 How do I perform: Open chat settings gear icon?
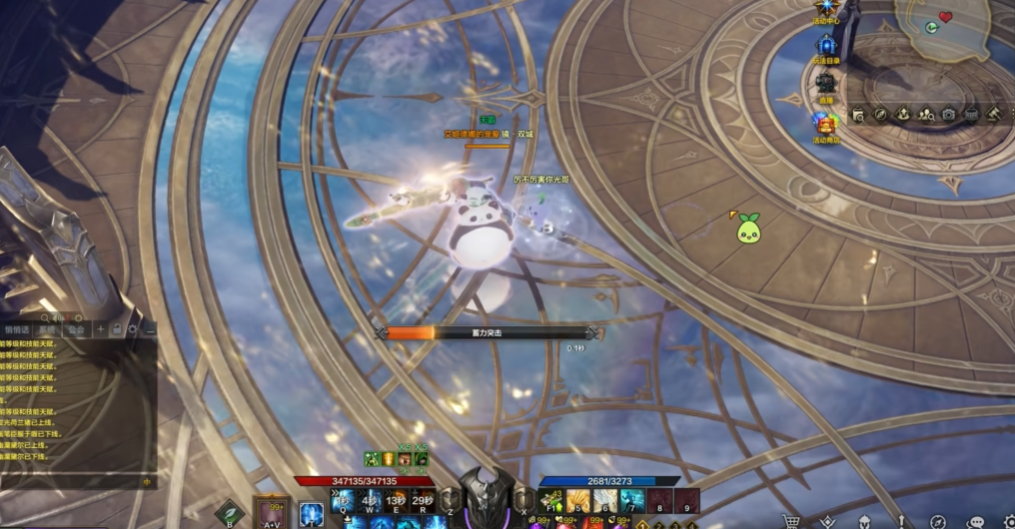(x=133, y=329)
